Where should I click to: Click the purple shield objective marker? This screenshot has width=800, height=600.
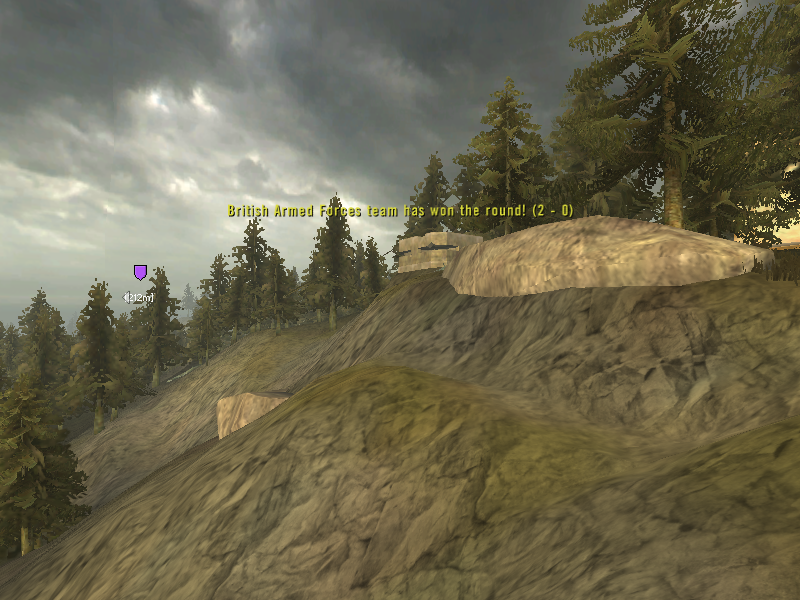140,272
